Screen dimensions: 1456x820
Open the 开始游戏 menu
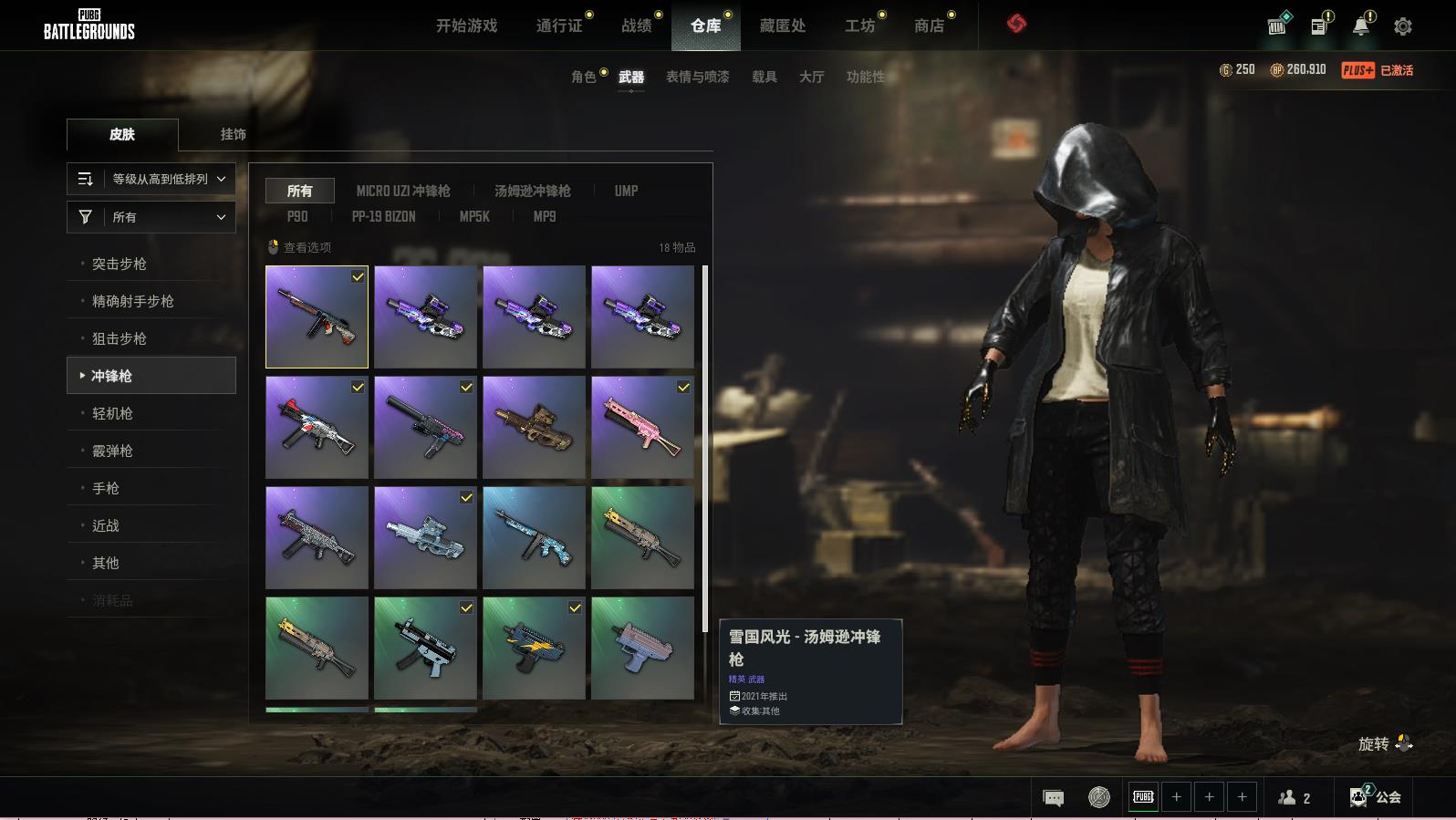(x=466, y=26)
